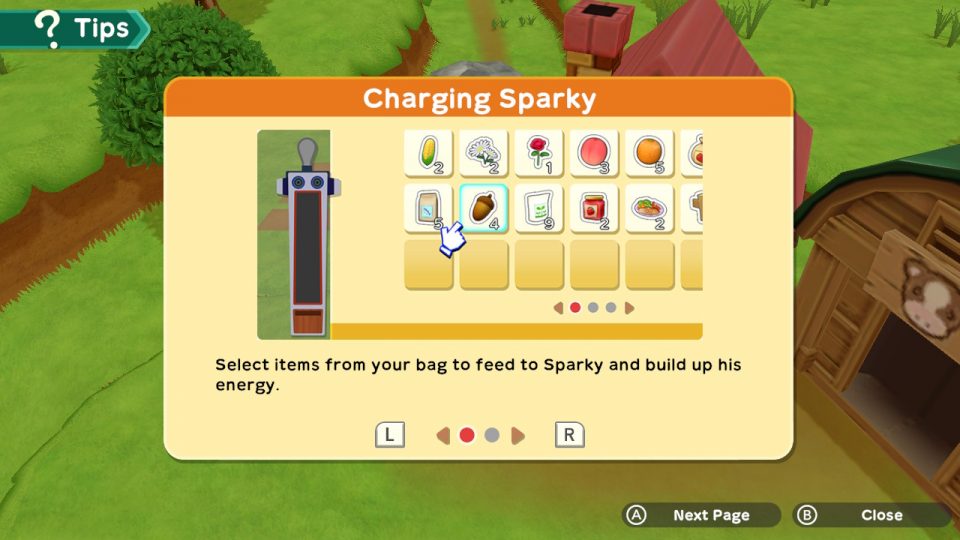Select the cooked dish plate slot
960x540 pixels.
649,209
